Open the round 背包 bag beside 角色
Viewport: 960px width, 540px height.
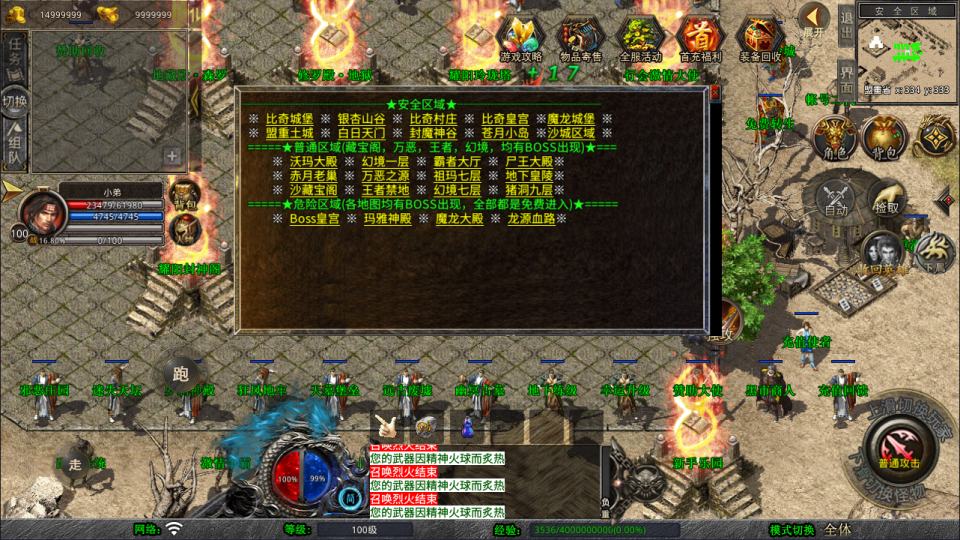click(x=882, y=138)
